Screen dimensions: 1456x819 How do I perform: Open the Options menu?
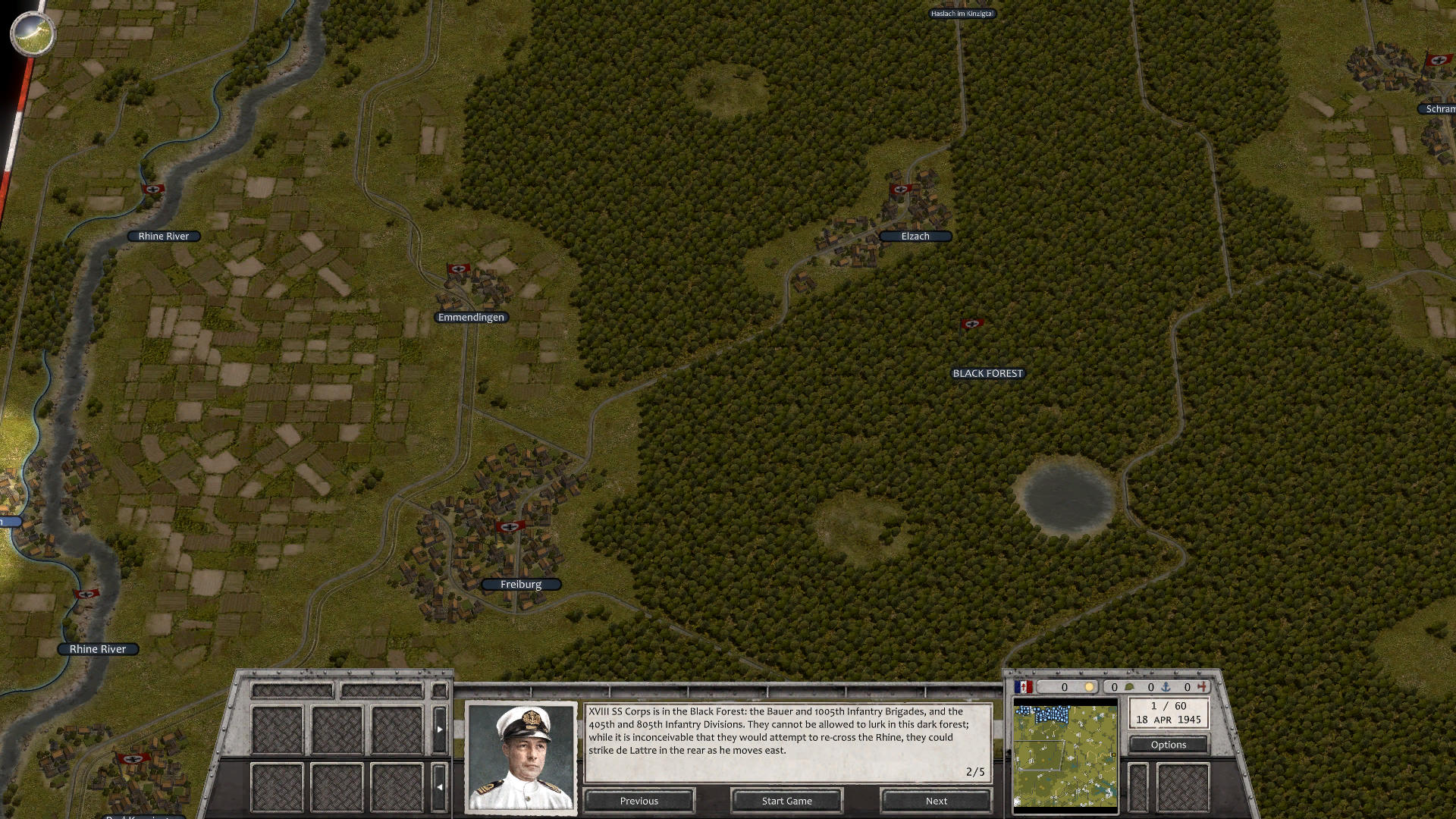[x=1169, y=744]
